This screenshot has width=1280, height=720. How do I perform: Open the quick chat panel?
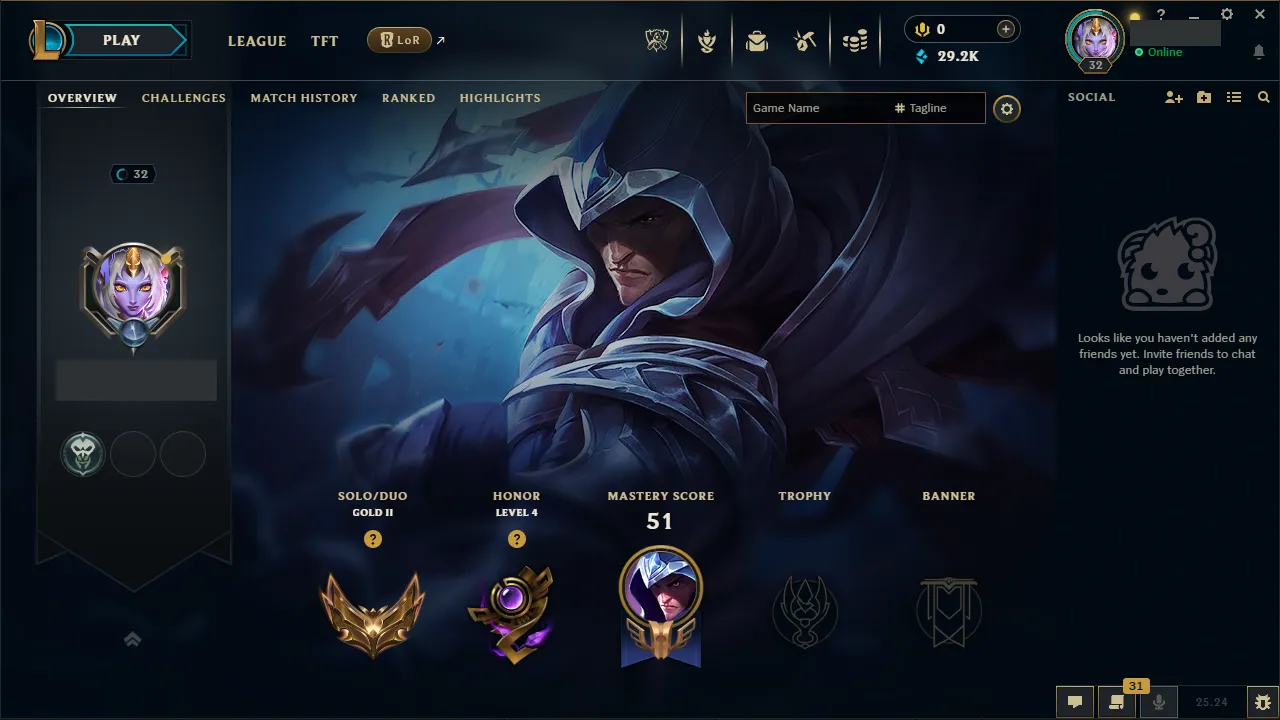coord(1075,702)
